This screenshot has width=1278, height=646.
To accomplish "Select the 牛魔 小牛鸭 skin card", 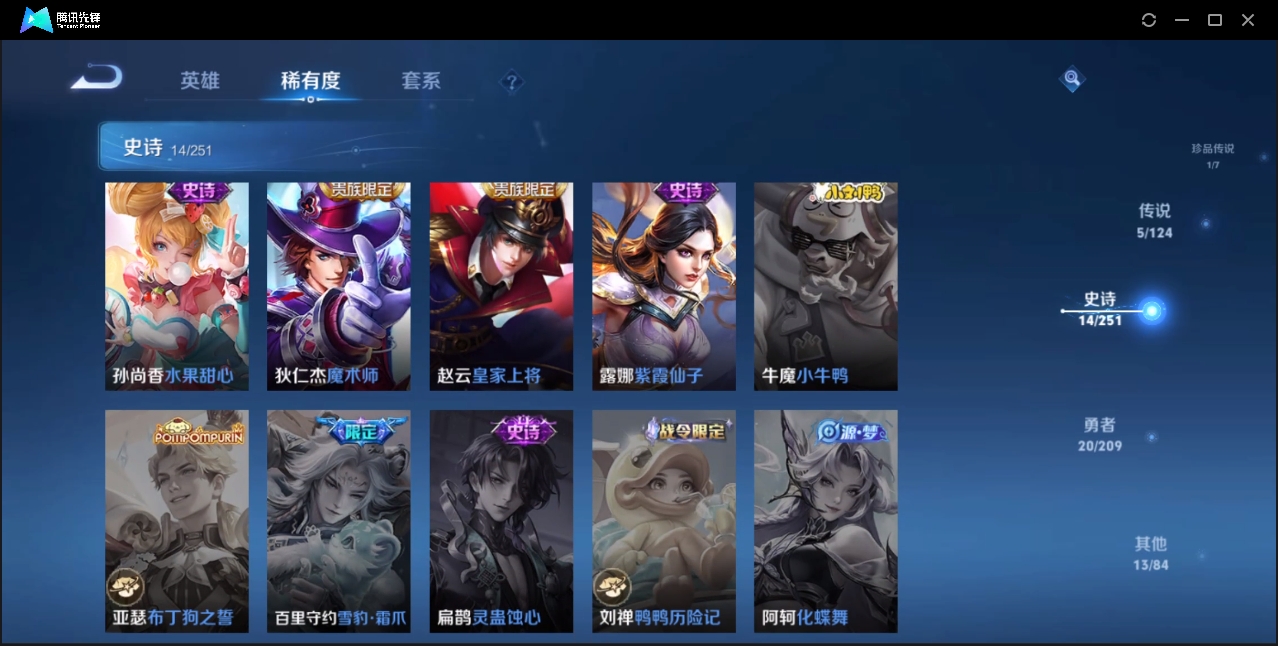I will pos(825,286).
